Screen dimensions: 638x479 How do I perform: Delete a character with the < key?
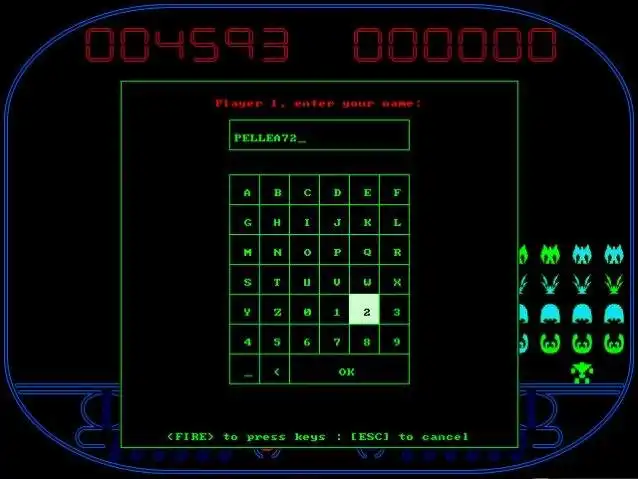275,371
